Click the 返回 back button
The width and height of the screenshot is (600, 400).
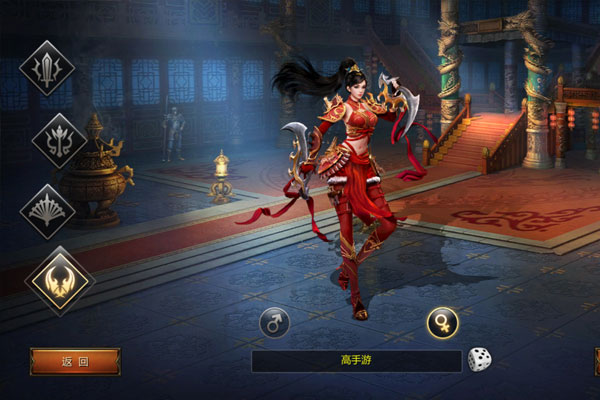point(75,361)
